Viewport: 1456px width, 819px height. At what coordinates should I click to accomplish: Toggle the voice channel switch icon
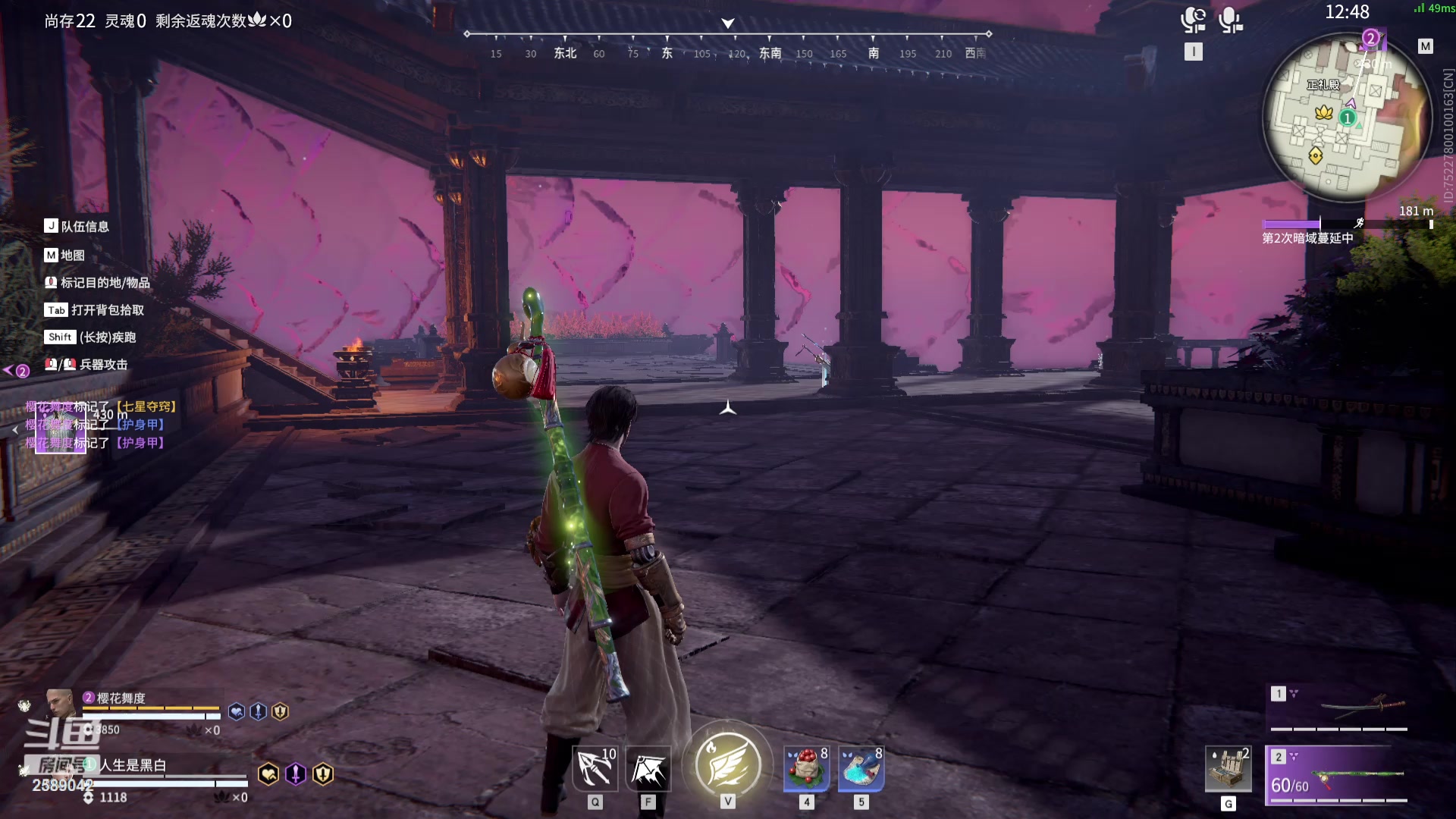pos(1193,20)
